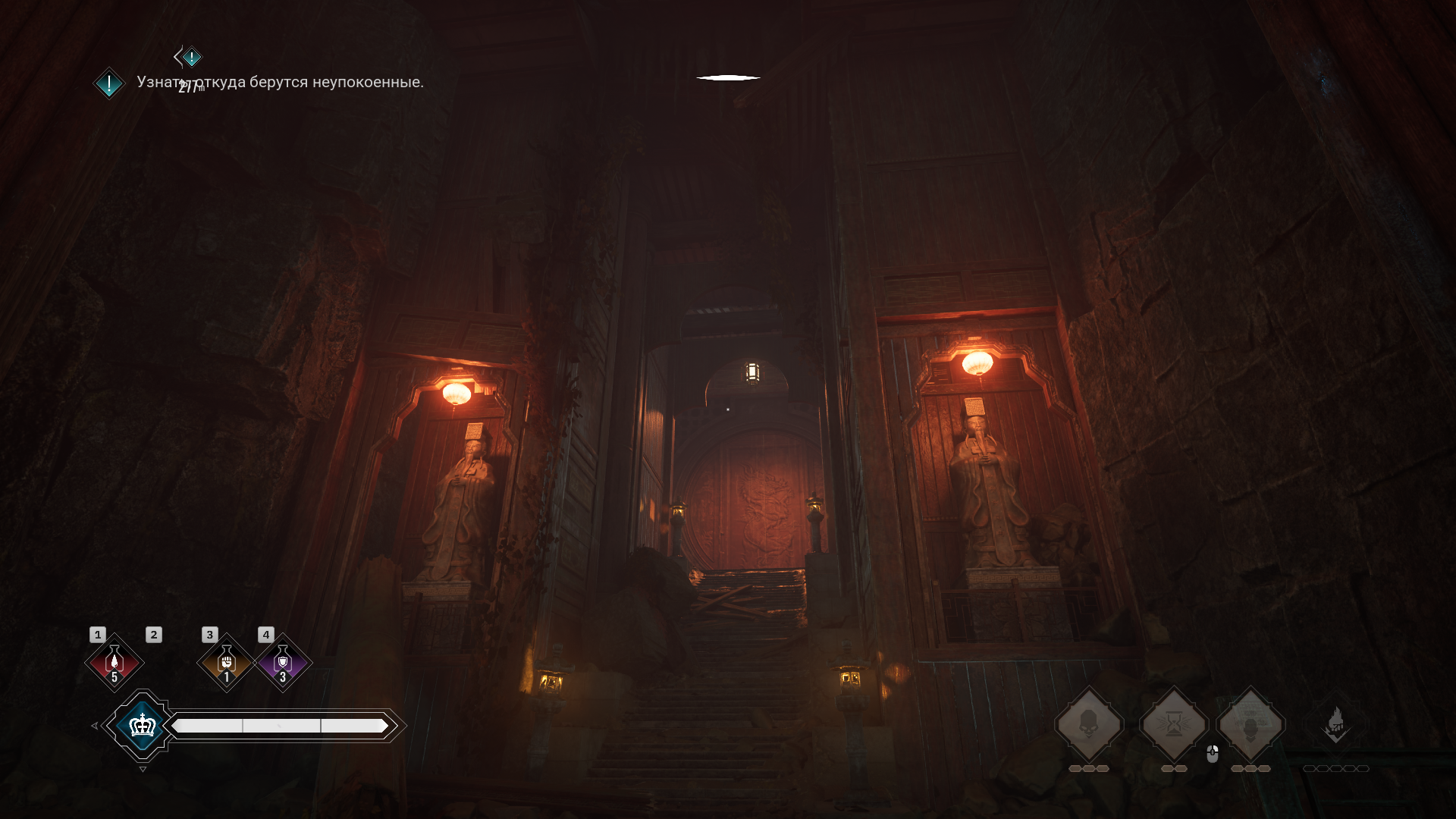Select the flaming fist ultimate ability

tap(1335, 724)
